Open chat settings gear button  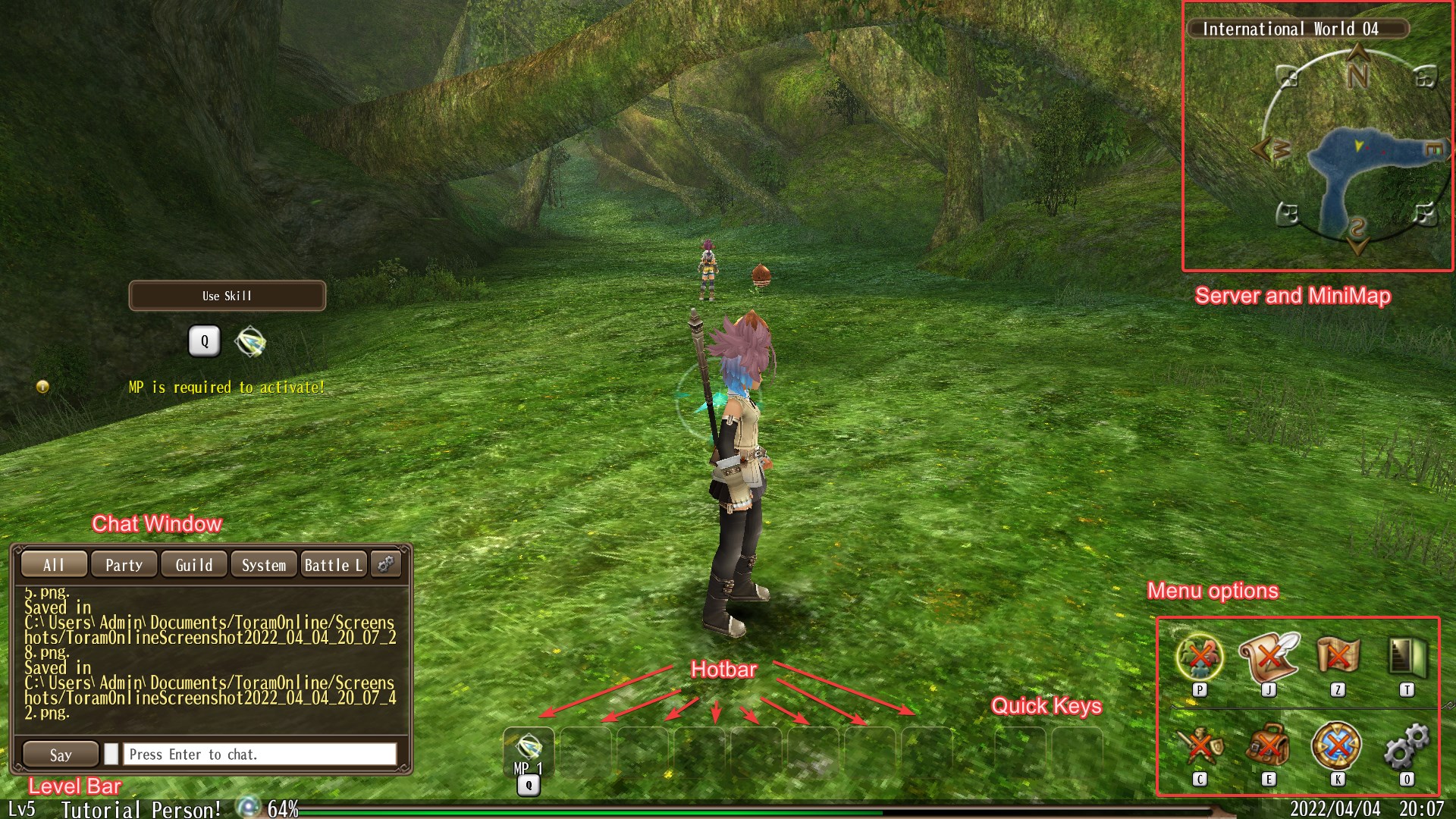[x=387, y=564]
